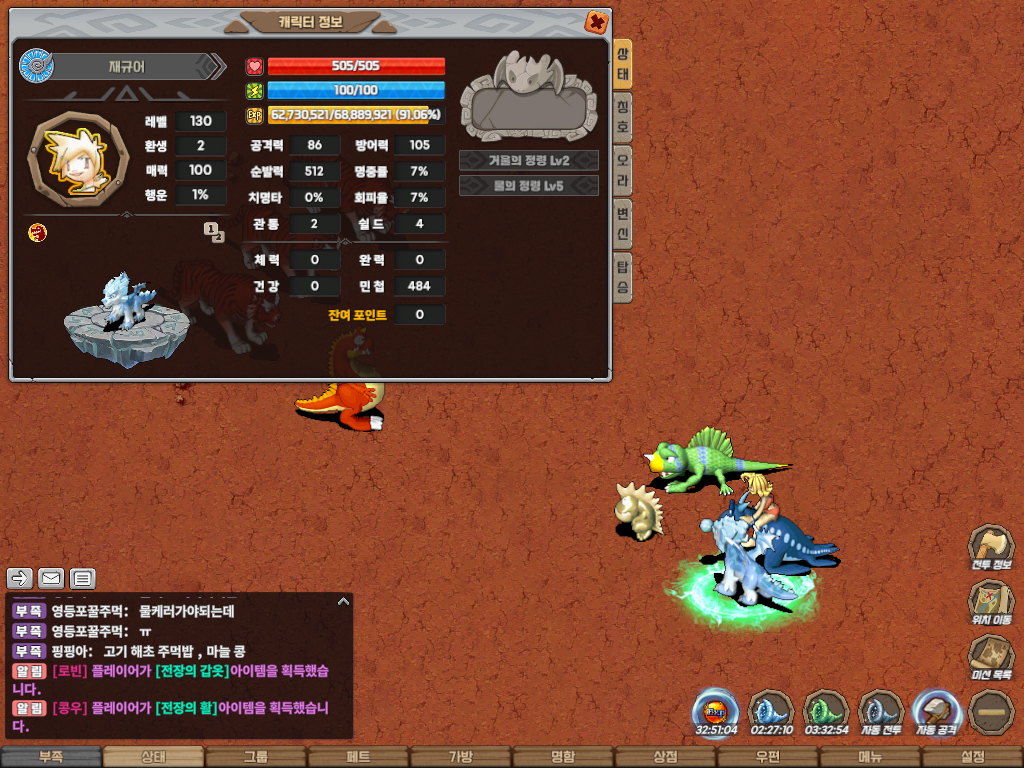Viewport: 1024px width, 768px height.
Task: Open the 상점 shop menu
Action: click(x=665, y=757)
